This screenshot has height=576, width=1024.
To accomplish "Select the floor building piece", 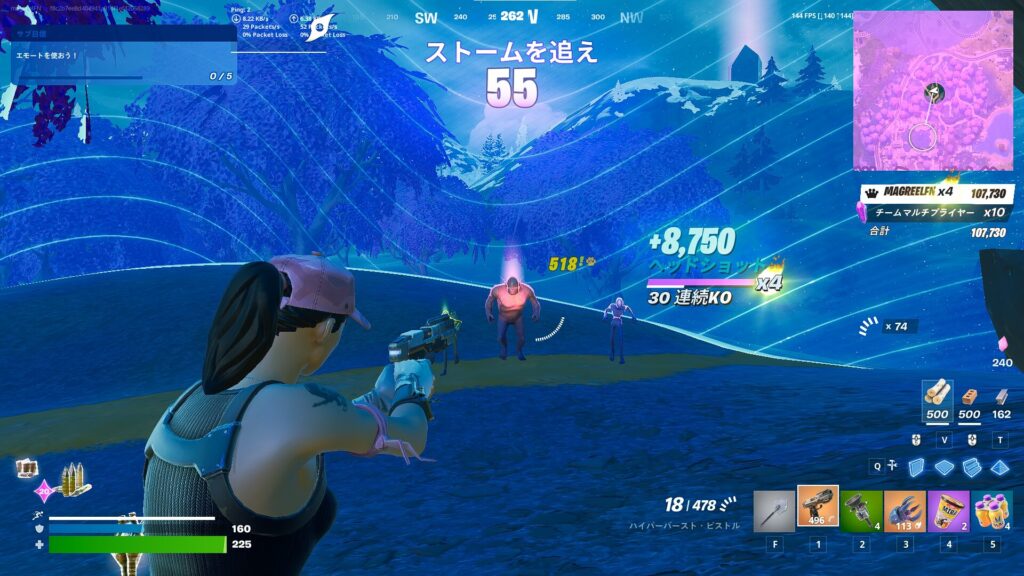I will point(944,467).
